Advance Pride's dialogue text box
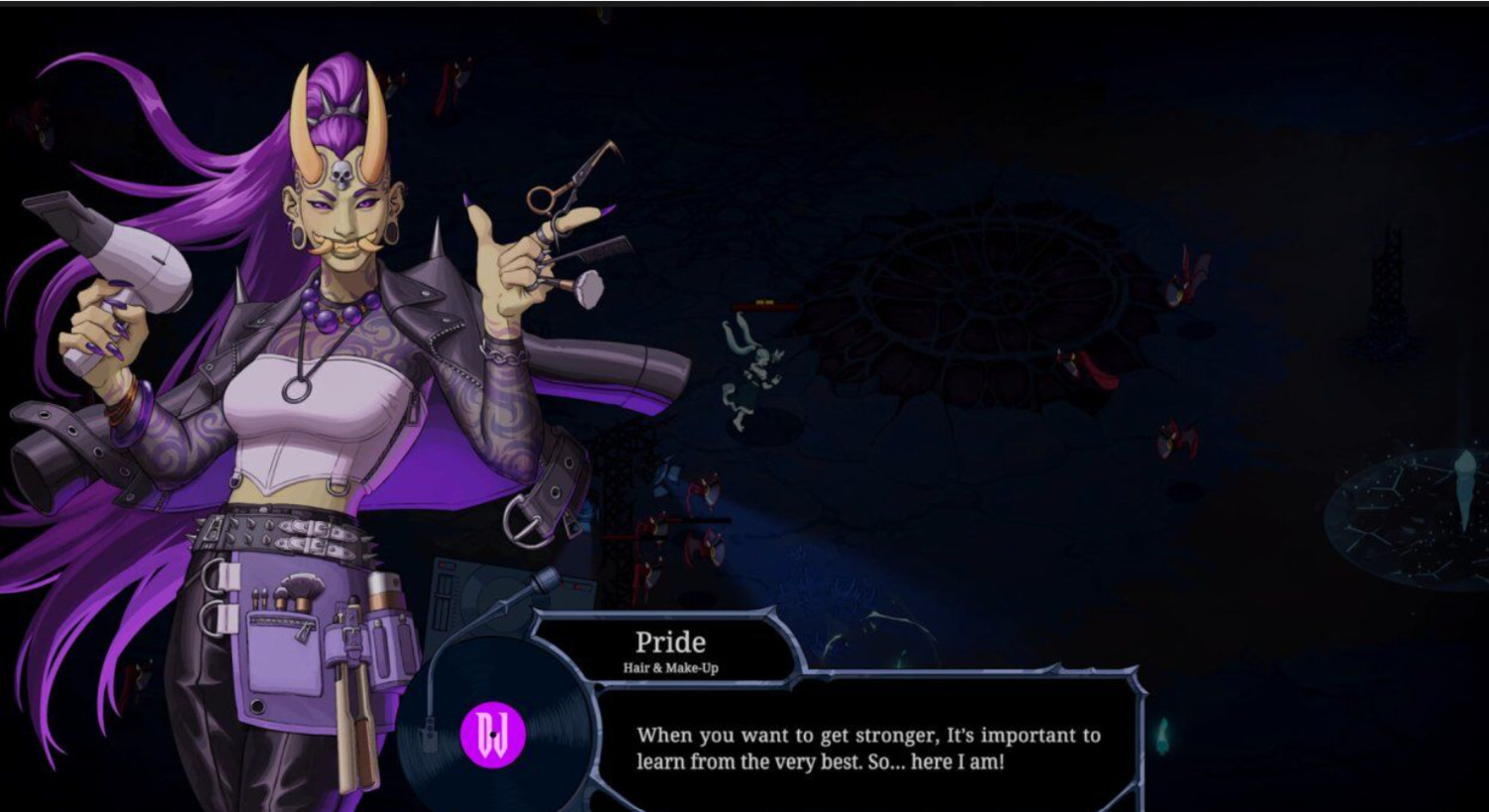This screenshot has height=812, width=1489. point(868,748)
